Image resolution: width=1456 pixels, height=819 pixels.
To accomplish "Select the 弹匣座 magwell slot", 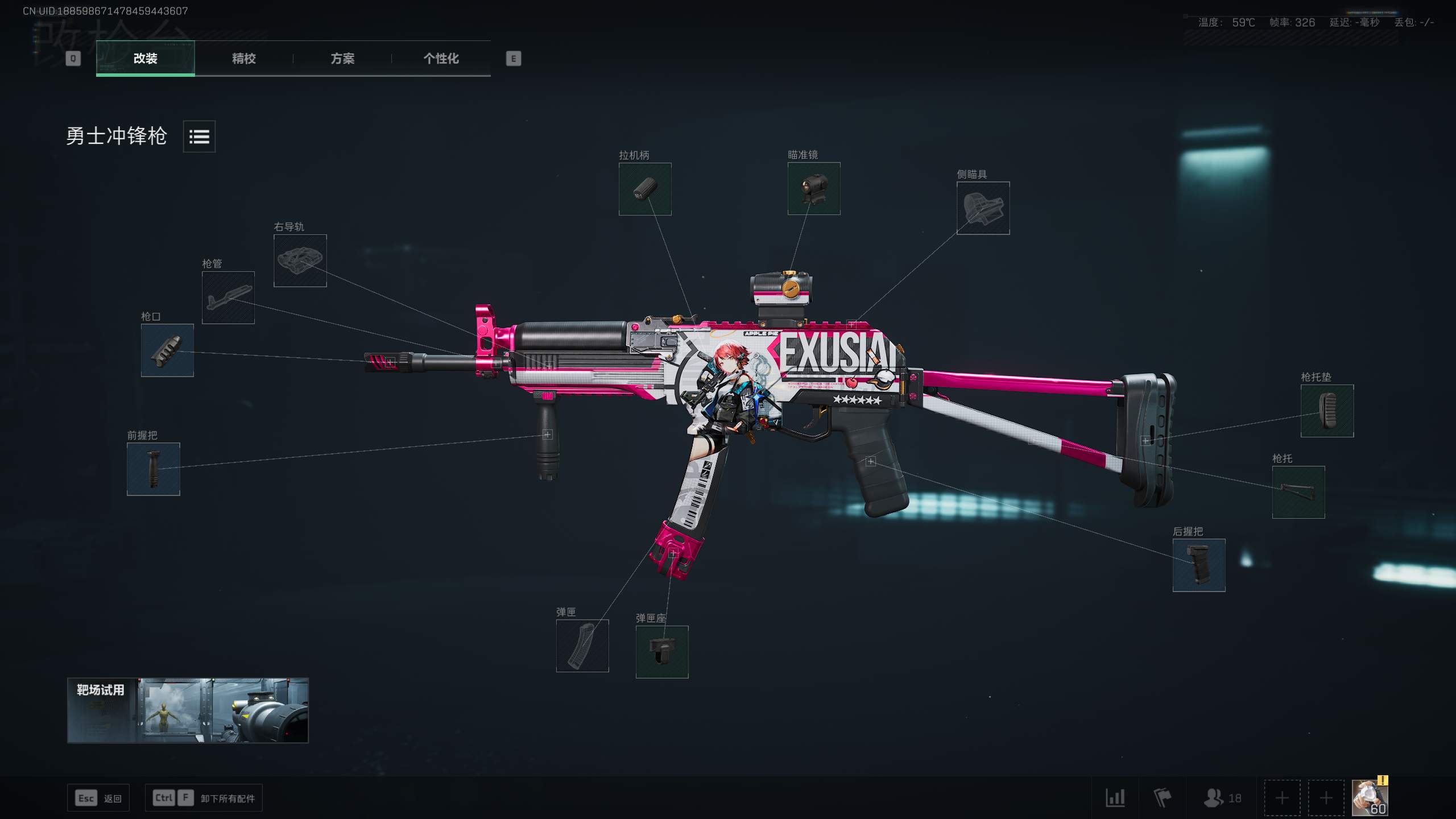I will tap(662, 652).
